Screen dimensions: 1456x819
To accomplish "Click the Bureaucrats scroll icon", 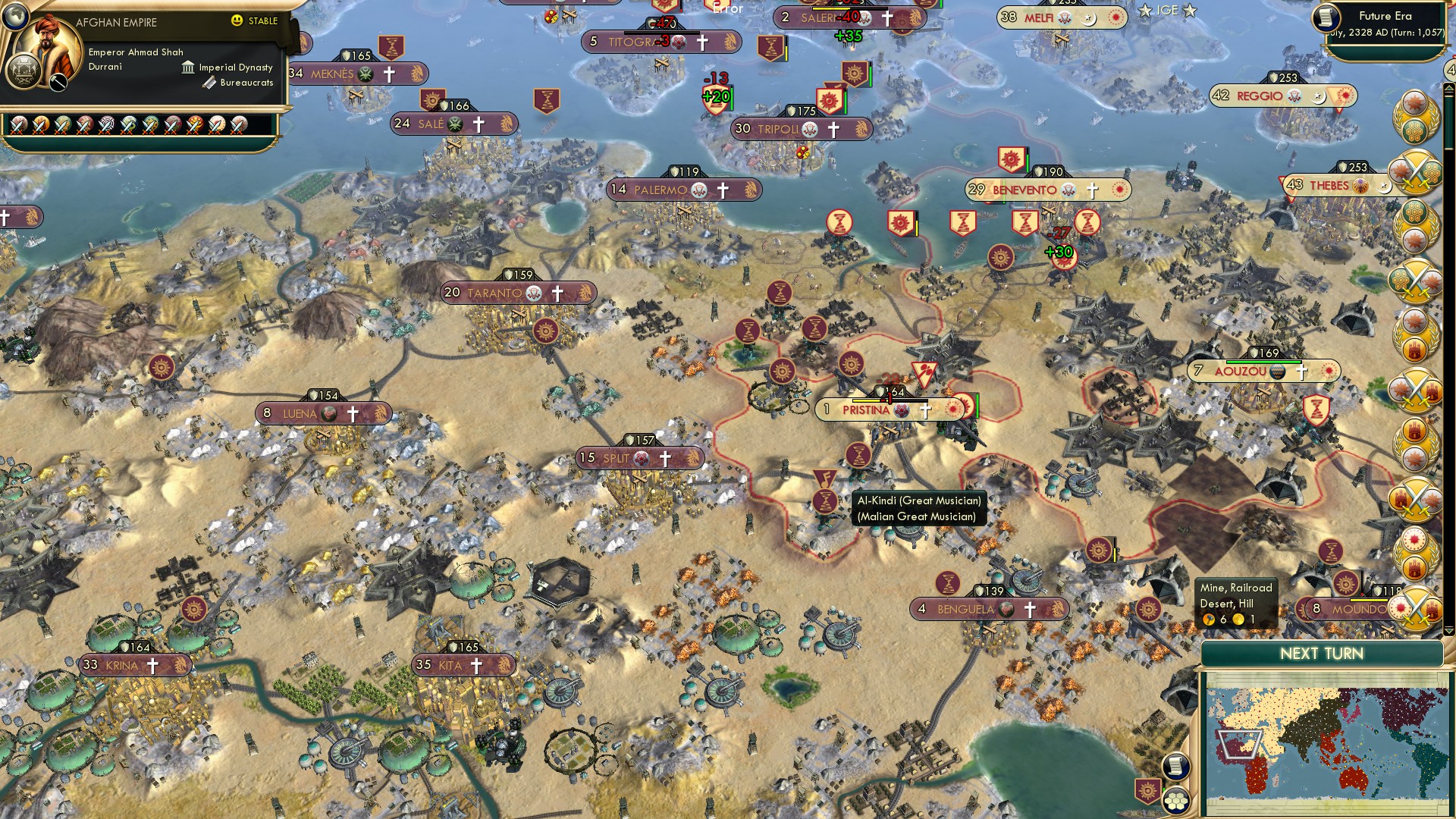I will point(209,83).
